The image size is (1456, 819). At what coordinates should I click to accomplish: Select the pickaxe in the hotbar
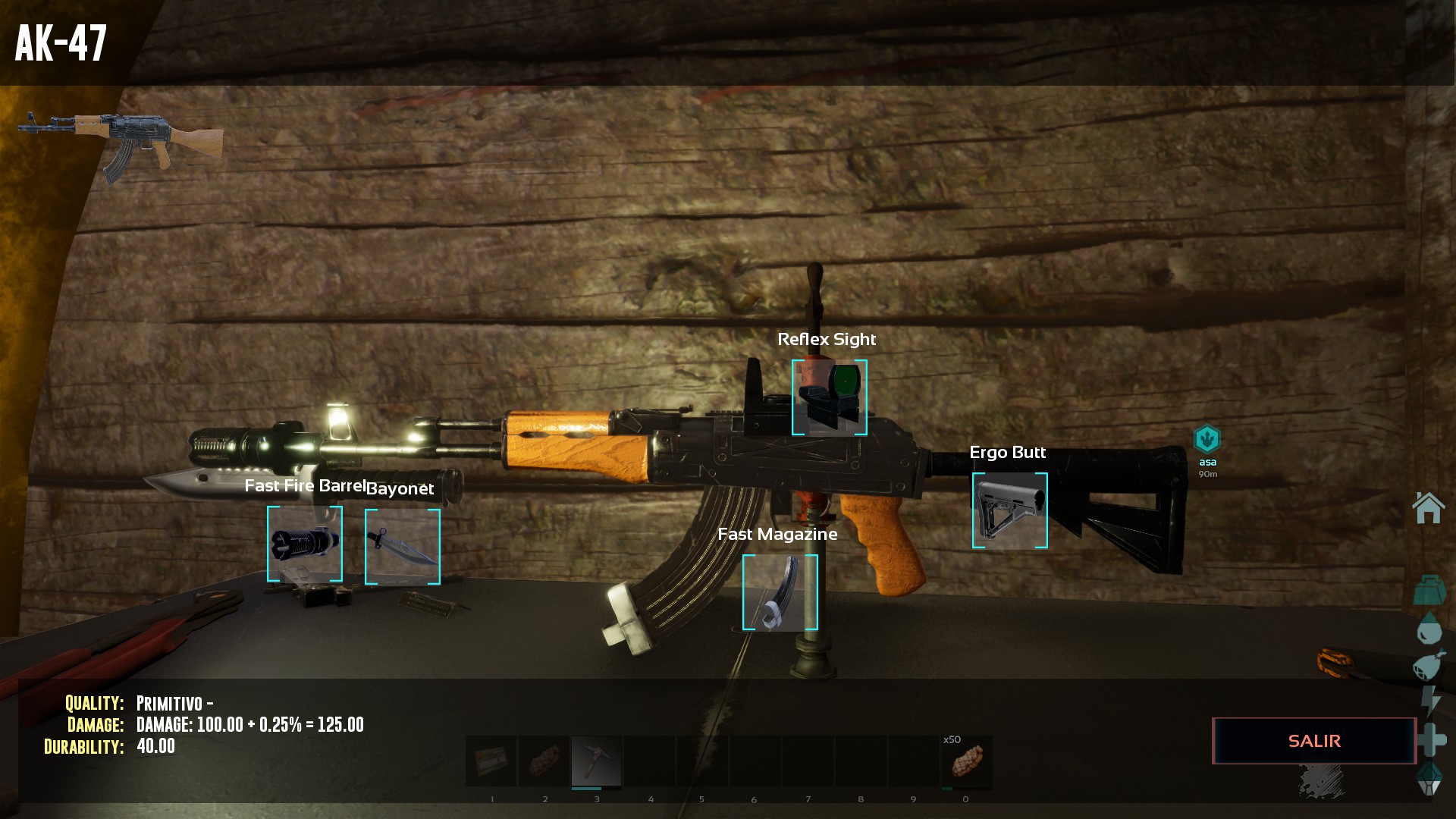(597, 761)
